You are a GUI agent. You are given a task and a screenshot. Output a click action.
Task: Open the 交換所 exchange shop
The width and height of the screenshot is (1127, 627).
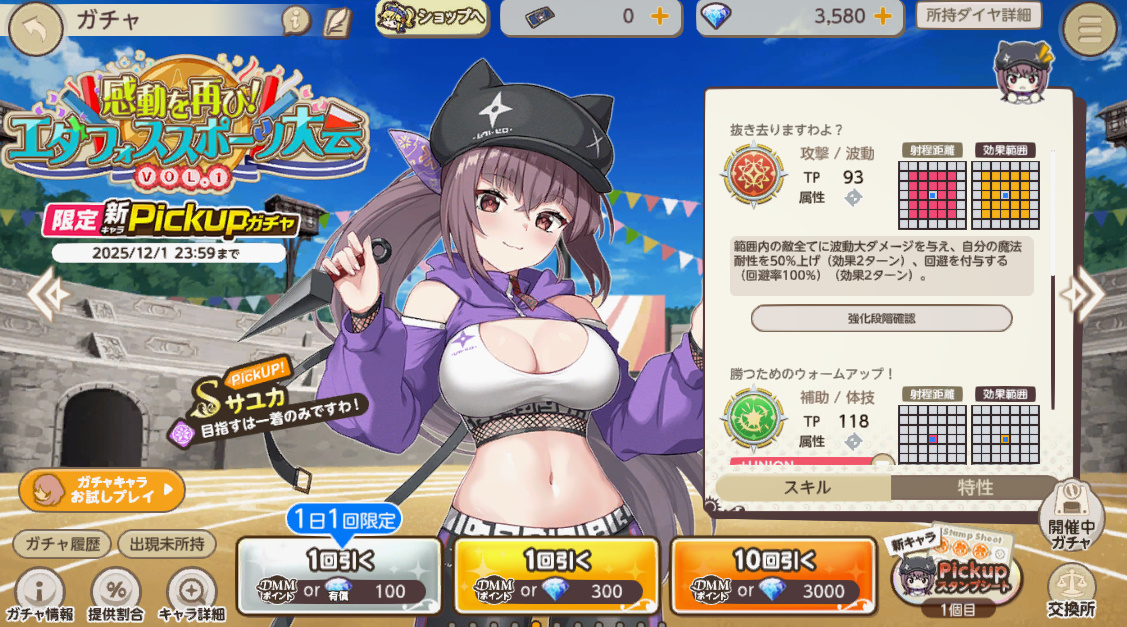1072,590
